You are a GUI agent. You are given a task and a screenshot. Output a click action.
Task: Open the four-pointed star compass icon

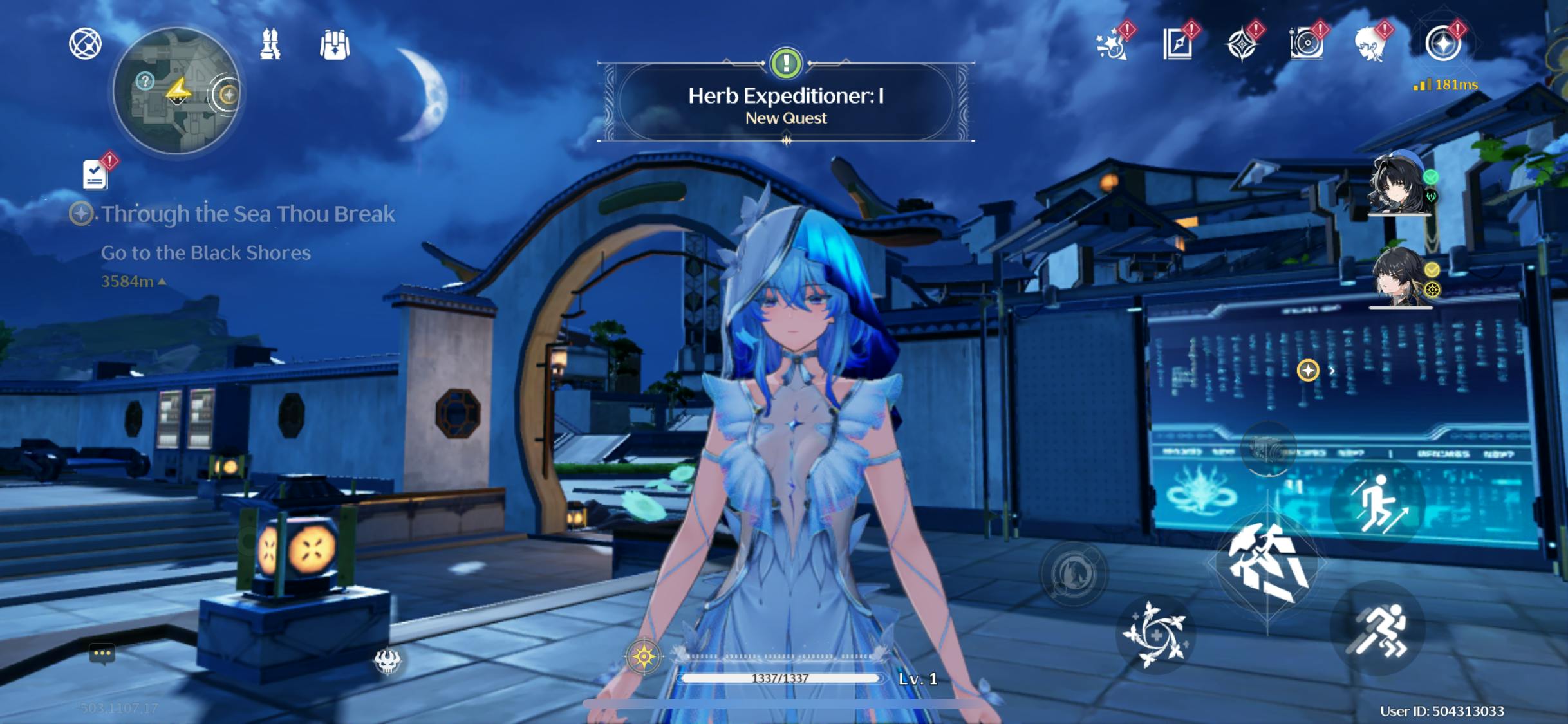tap(1241, 45)
